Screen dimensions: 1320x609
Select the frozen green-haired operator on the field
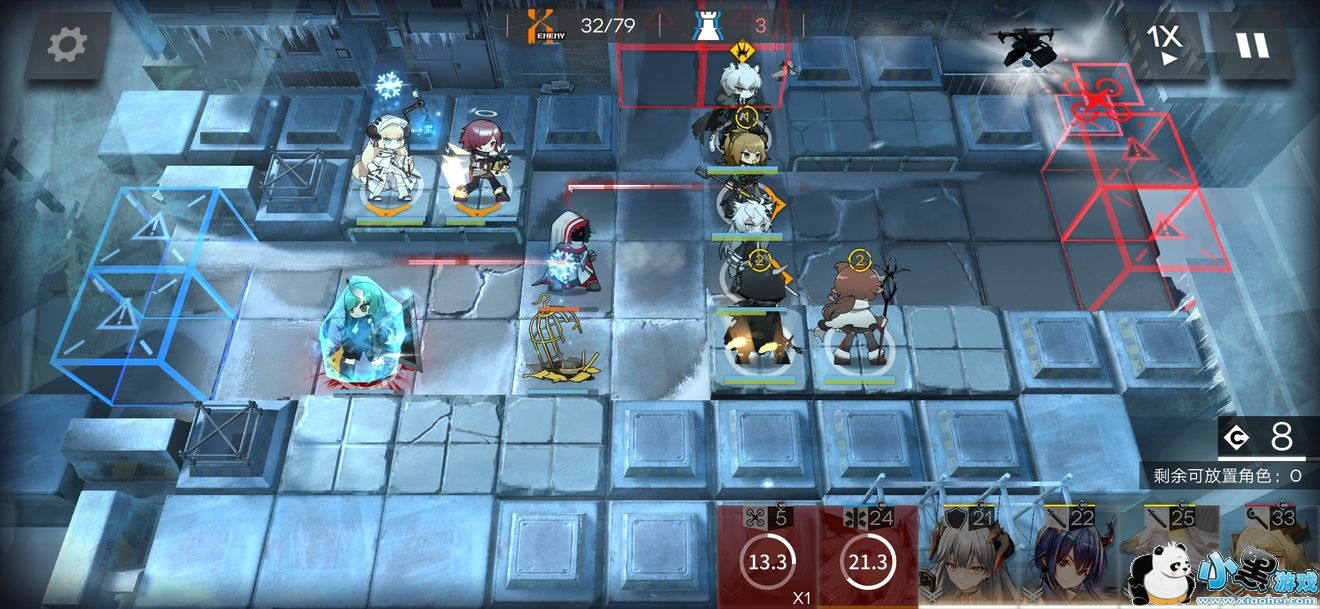click(x=362, y=335)
